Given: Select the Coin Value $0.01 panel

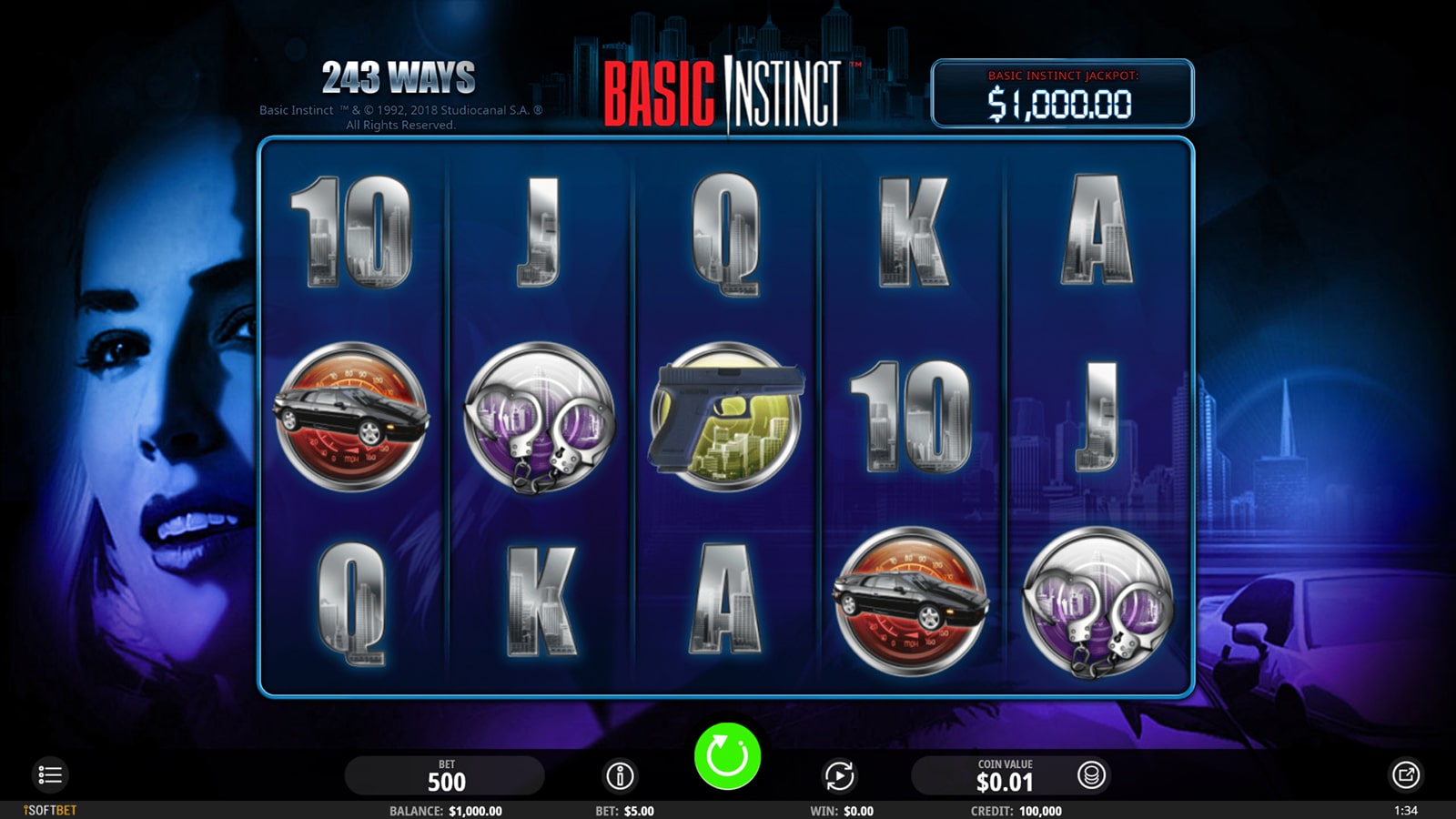Looking at the screenshot, I should click(x=1005, y=776).
